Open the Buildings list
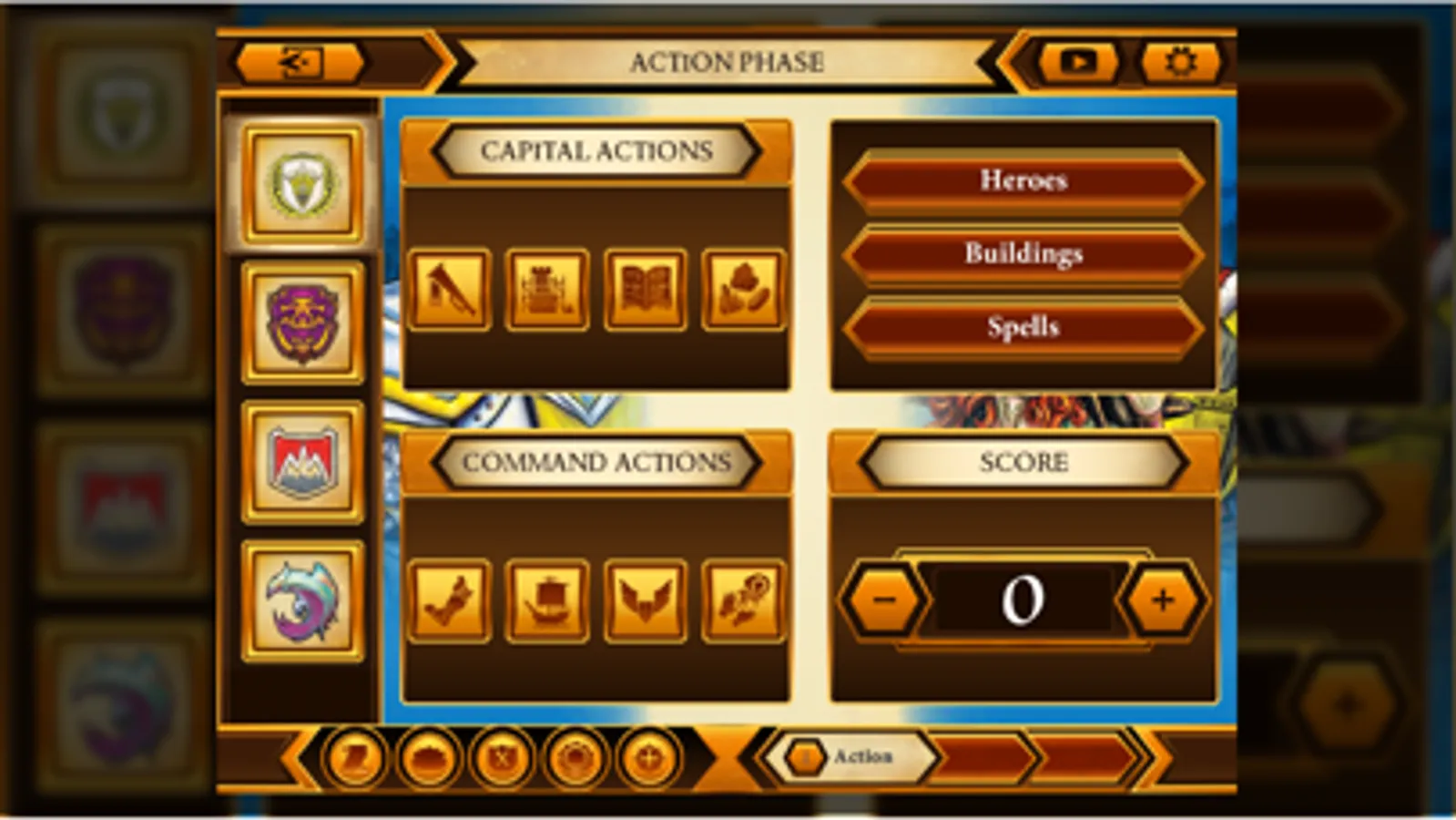 click(x=1023, y=253)
